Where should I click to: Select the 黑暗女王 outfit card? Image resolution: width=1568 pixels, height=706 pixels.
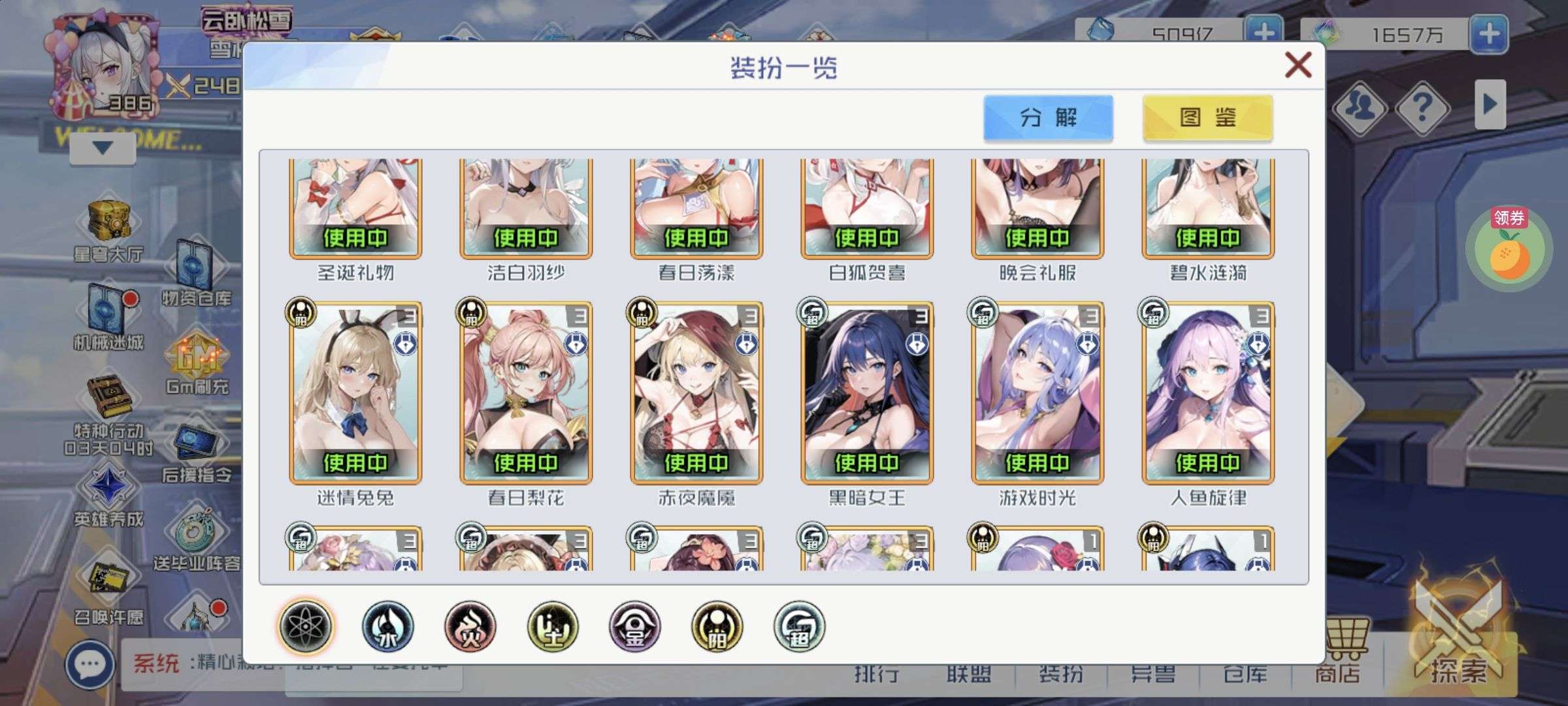pyautogui.click(x=867, y=392)
